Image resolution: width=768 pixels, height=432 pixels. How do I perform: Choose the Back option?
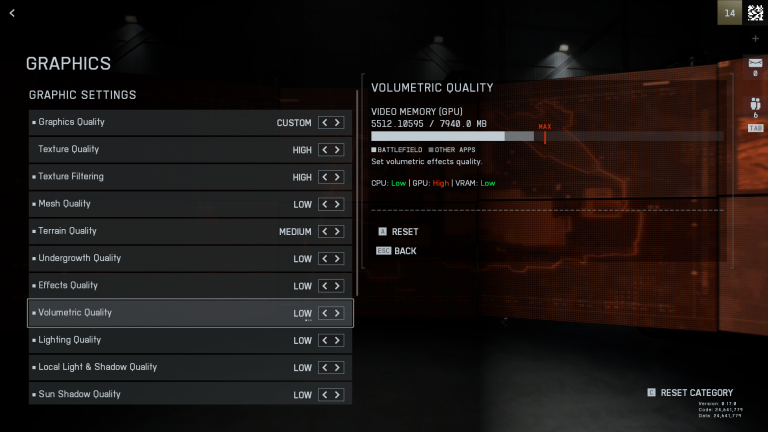click(x=404, y=251)
